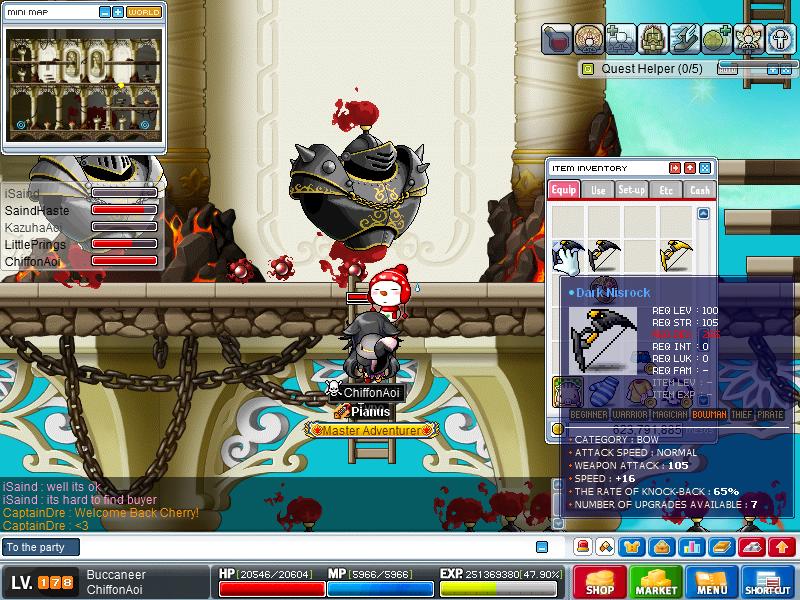The height and width of the screenshot is (600, 800).
Task: Open the Market button
Action: (x=655, y=581)
